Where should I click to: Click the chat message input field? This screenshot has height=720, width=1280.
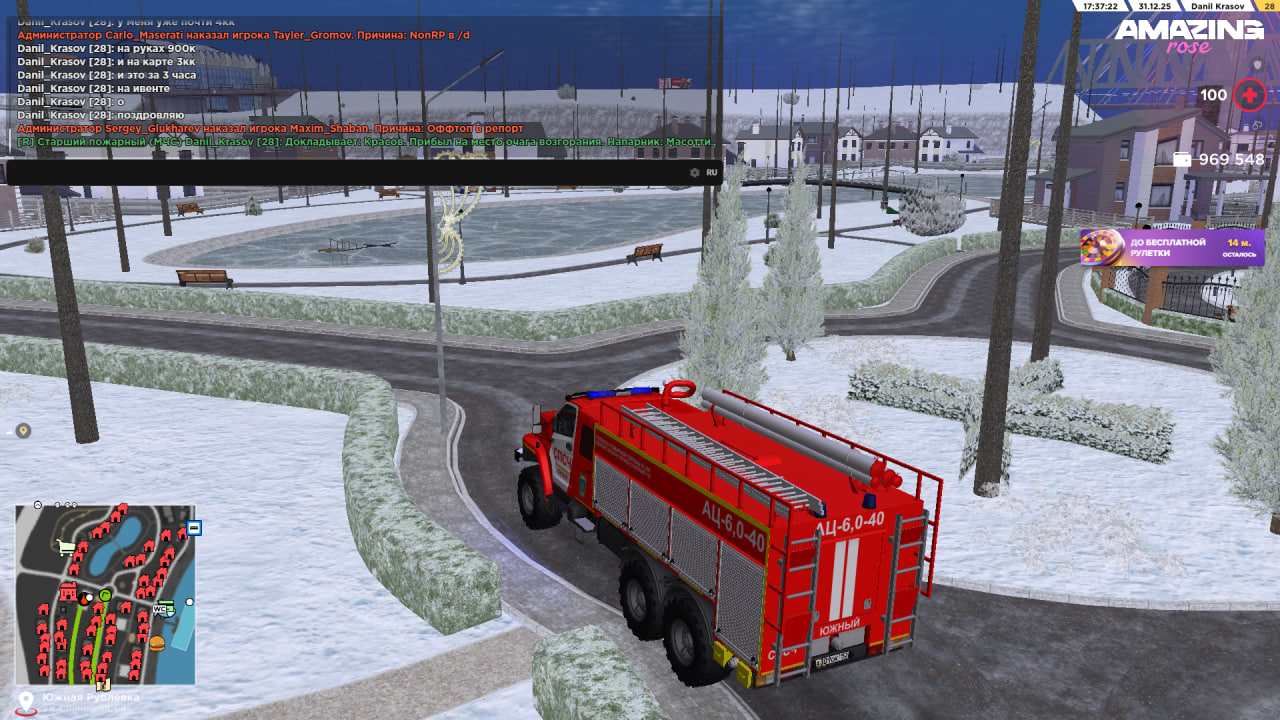point(340,172)
